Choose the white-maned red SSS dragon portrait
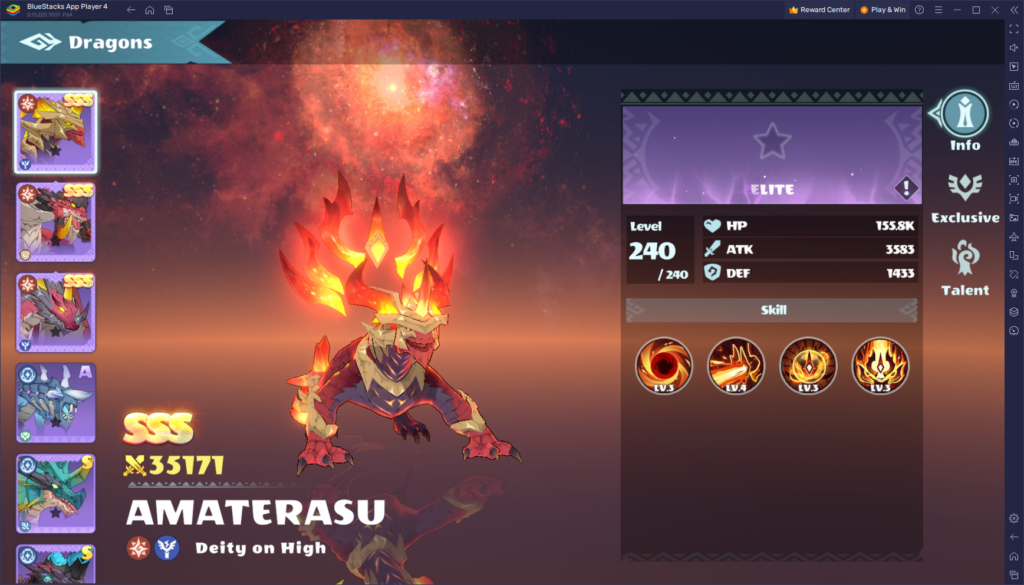 pos(56,222)
